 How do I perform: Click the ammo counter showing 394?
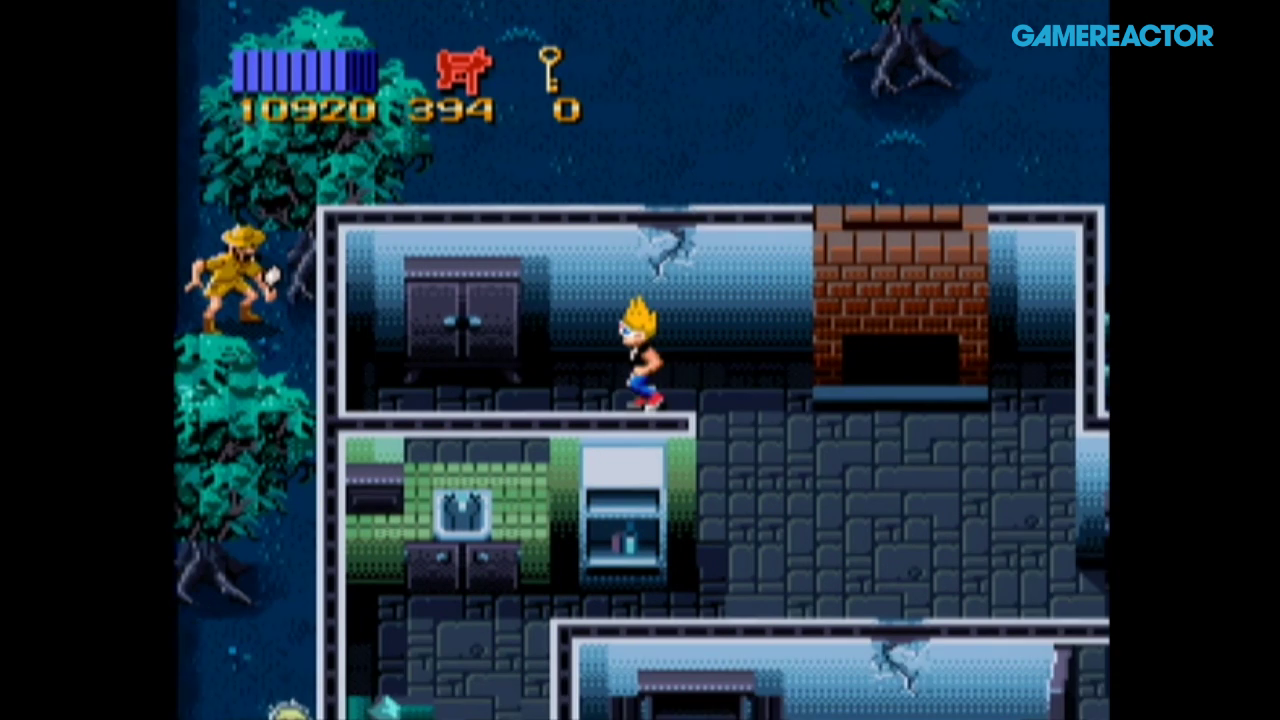tap(455, 108)
